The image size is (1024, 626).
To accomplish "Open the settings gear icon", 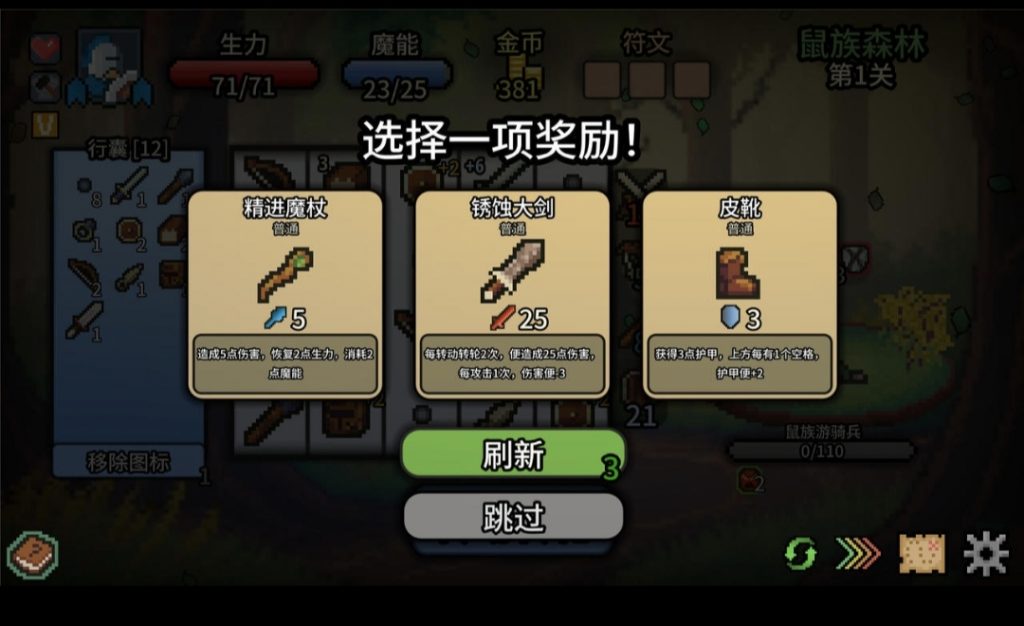I will (x=985, y=553).
